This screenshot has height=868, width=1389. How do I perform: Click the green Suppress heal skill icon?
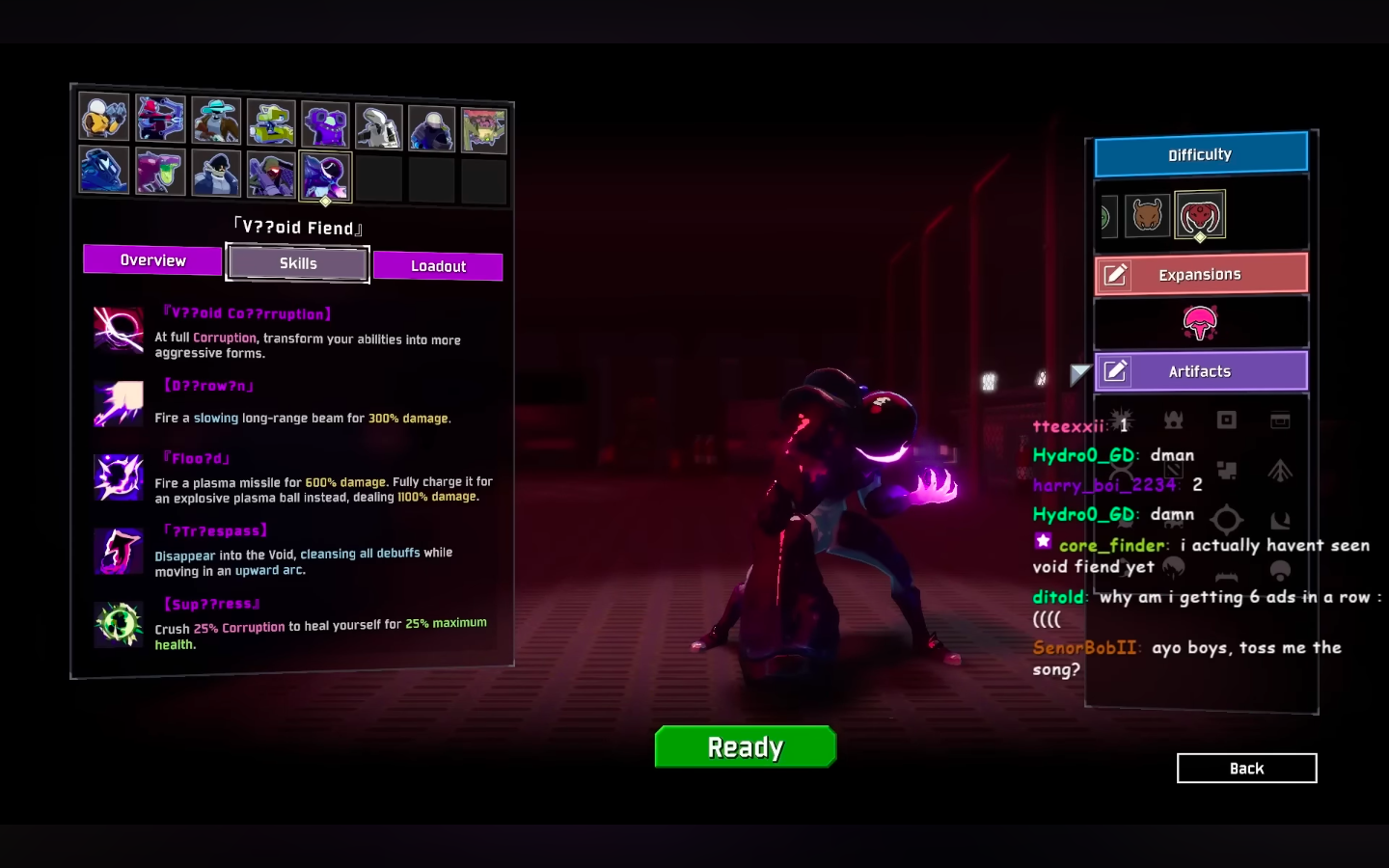[118, 624]
